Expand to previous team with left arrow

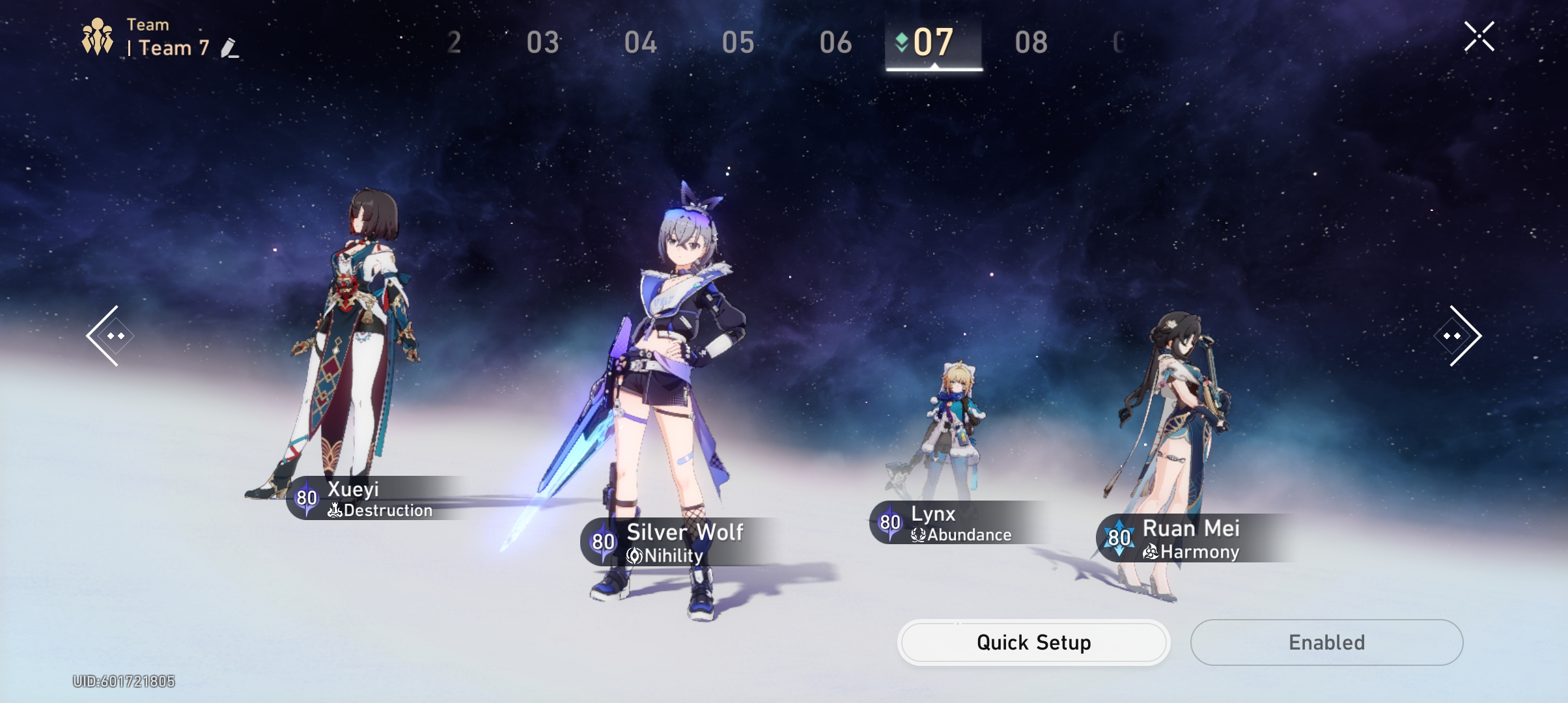click(x=112, y=335)
